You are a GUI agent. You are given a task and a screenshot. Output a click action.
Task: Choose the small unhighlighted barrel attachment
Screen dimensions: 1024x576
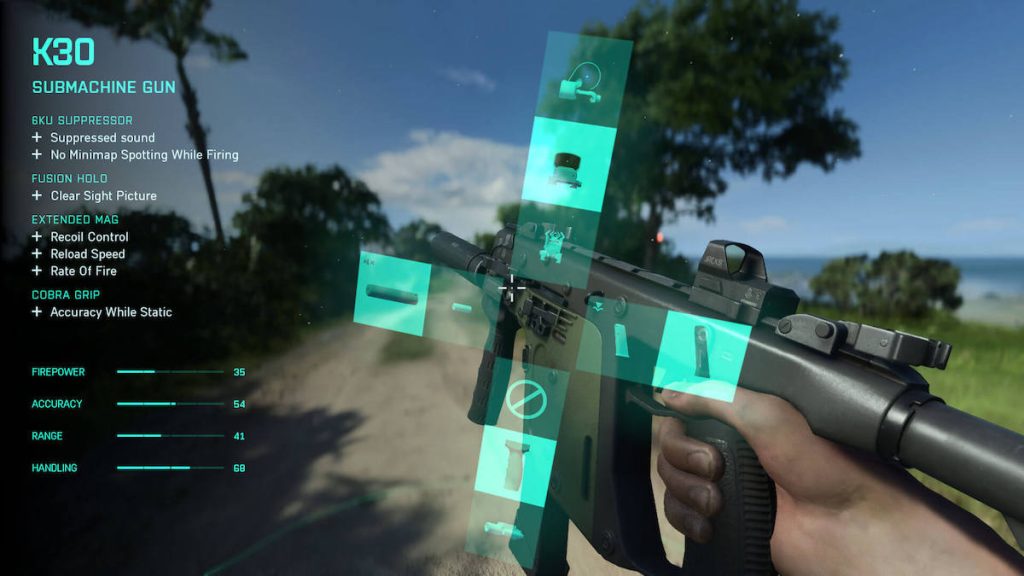(461, 307)
